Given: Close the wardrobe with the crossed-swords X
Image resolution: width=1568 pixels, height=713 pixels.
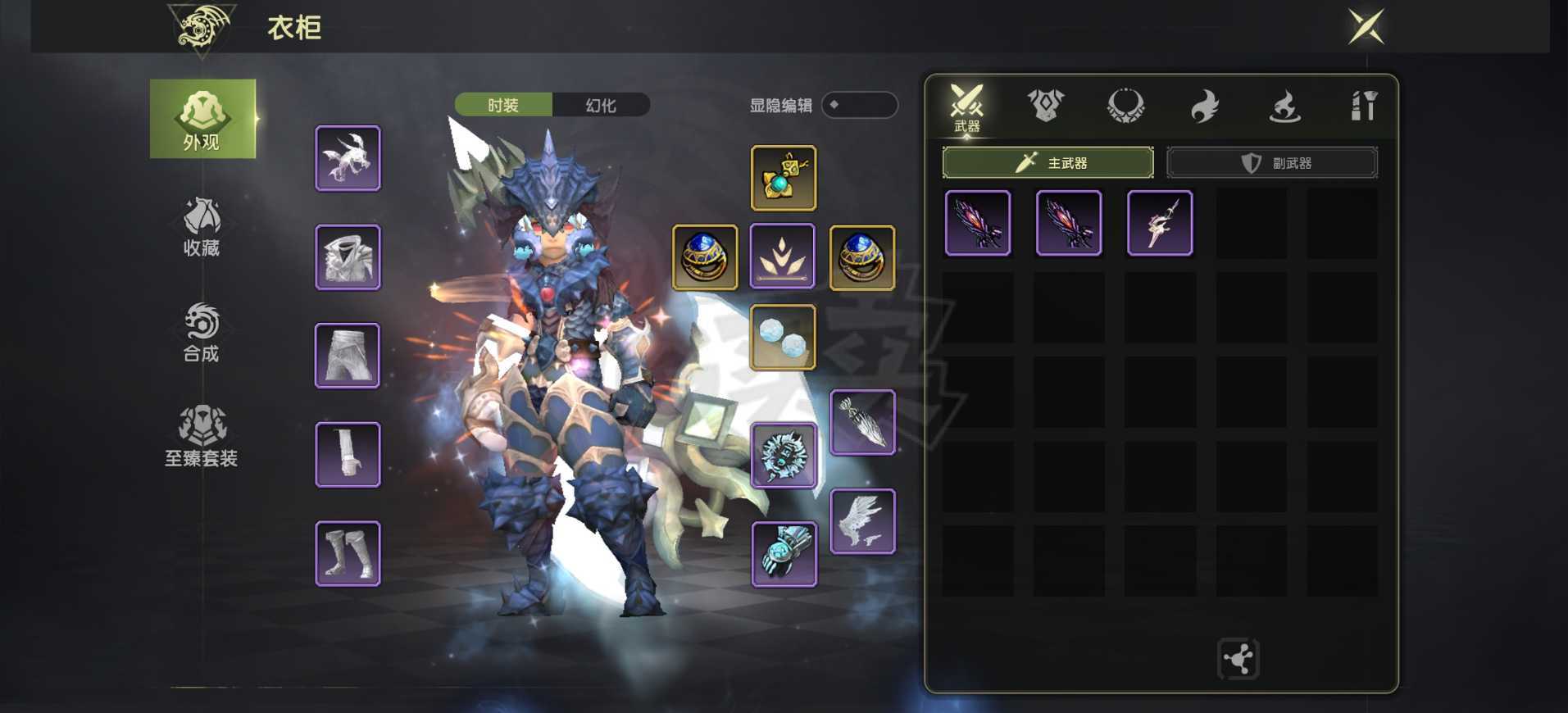Looking at the screenshot, I should pos(1366,27).
